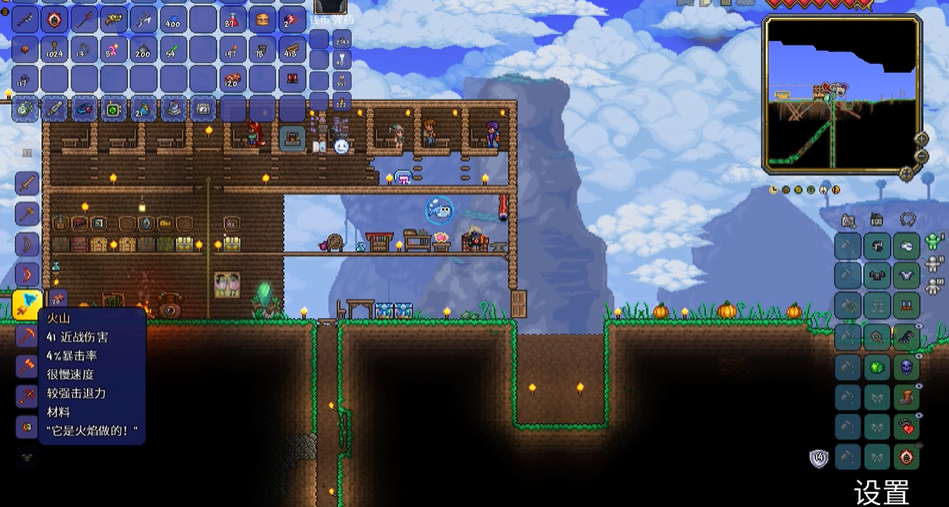Pick the red healing potion stack of 87

click(232, 19)
